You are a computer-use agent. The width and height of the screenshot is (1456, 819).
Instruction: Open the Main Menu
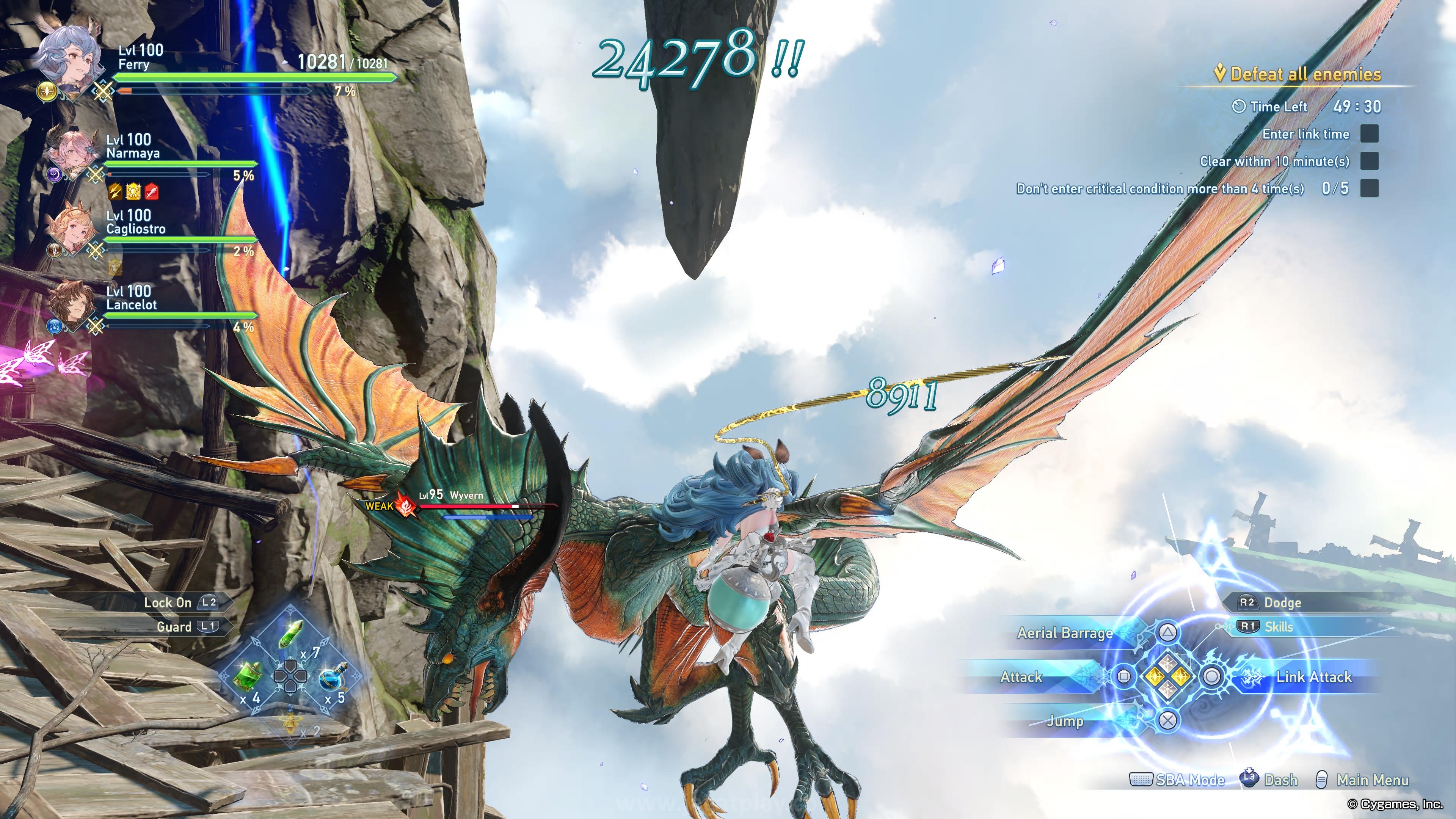coord(1372,780)
